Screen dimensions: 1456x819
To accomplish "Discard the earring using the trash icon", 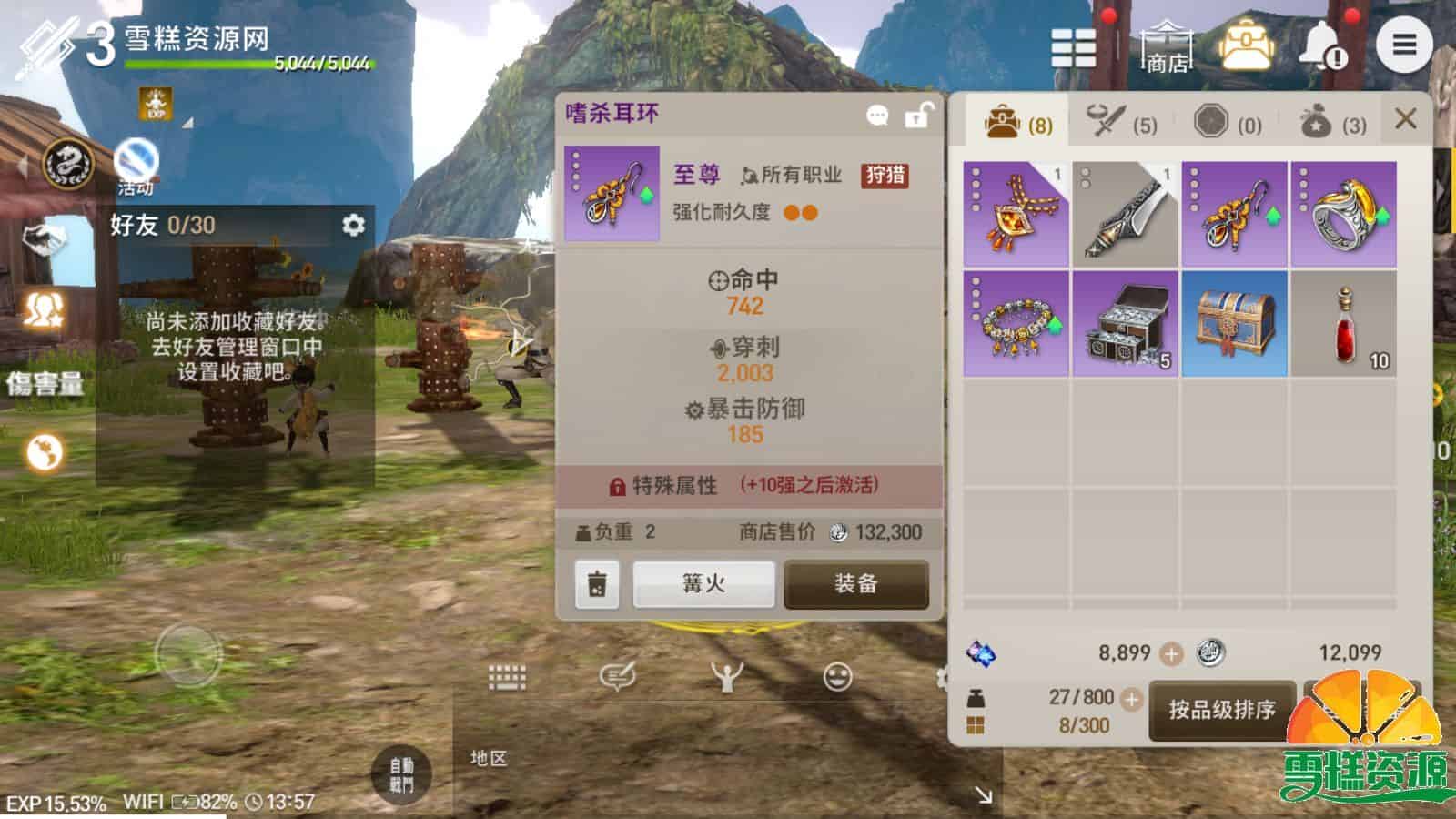I will click(596, 585).
